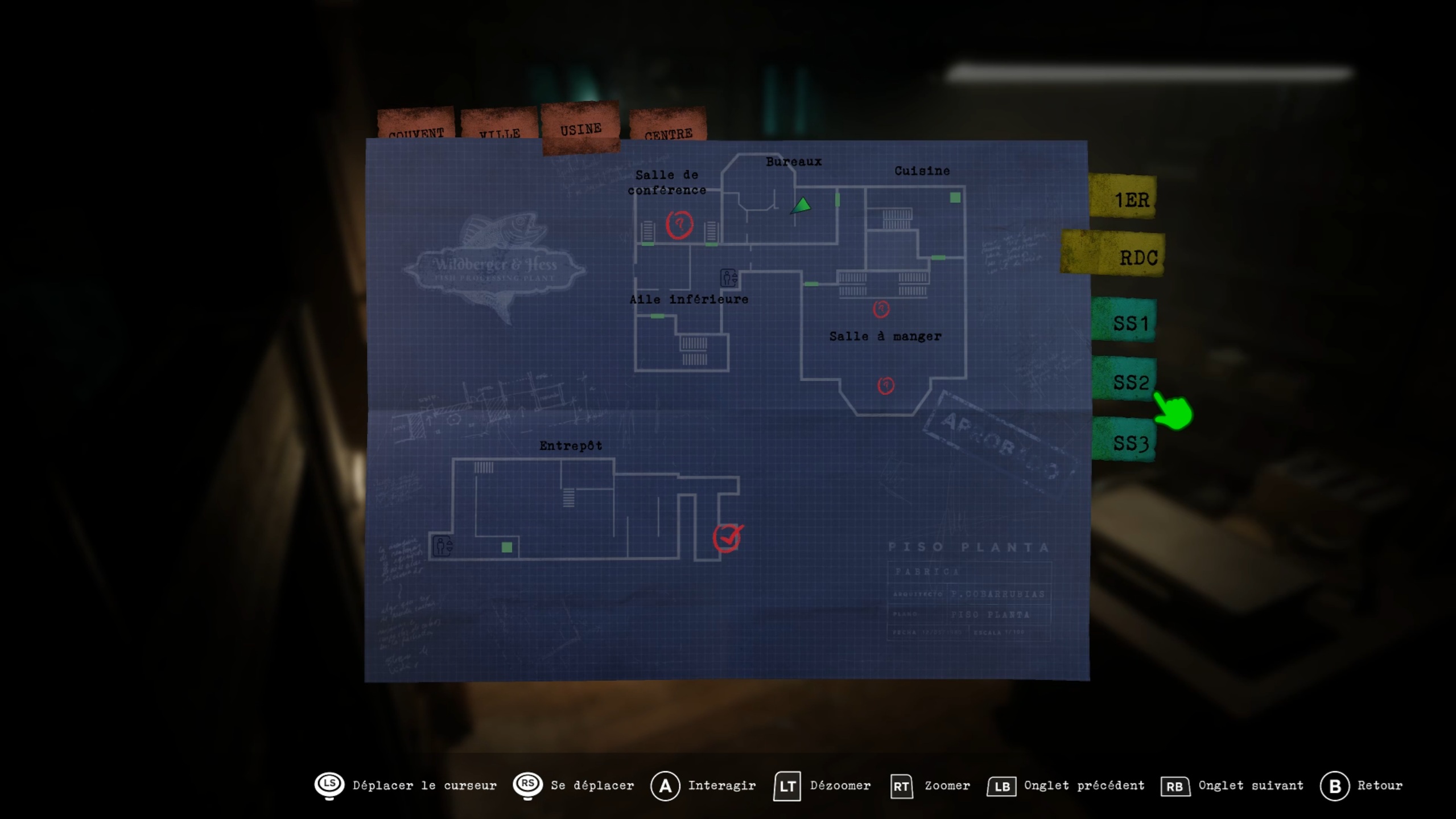
Task: Select the elevator icon in Aile inférieure
Action: [728, 278]
